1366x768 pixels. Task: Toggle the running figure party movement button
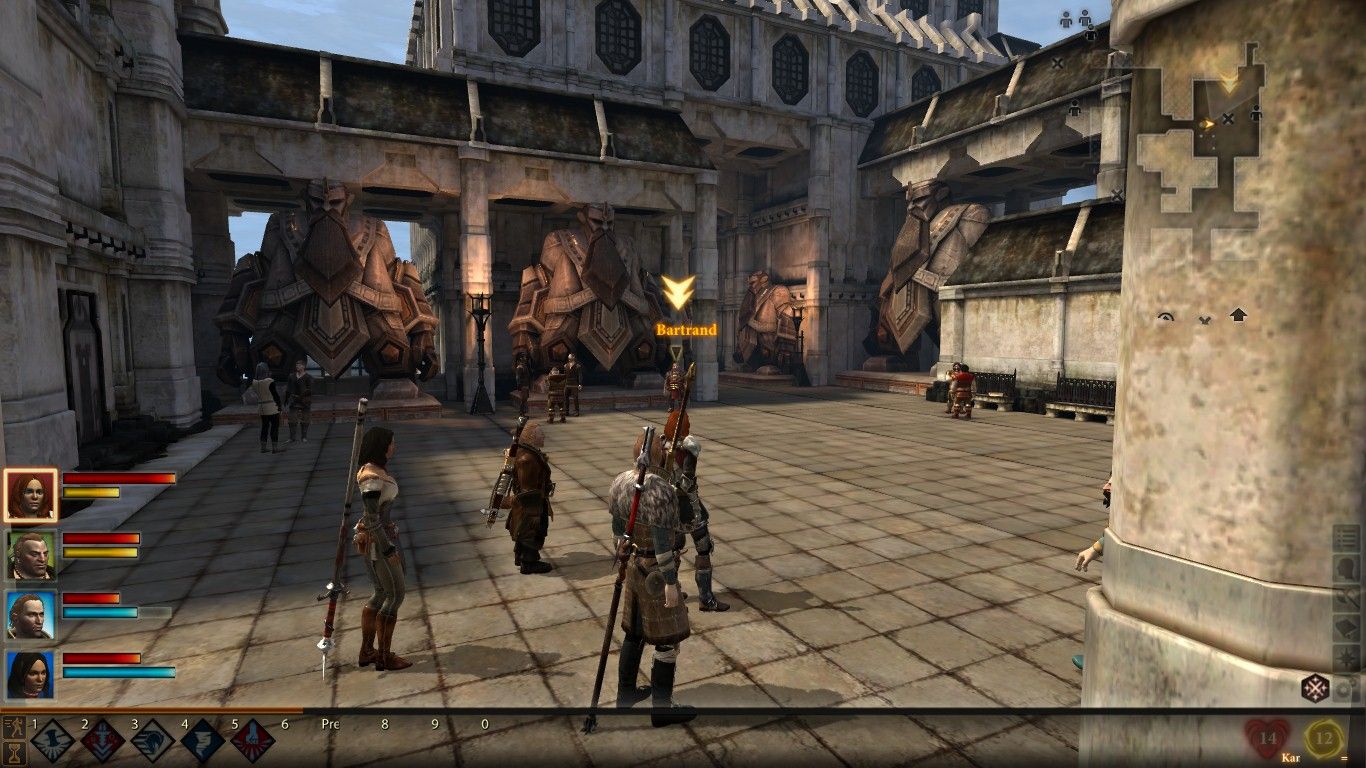(x=14, y=727)
